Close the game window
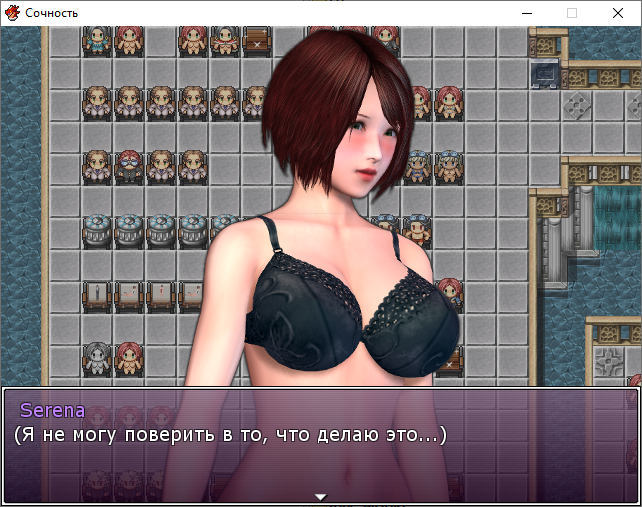The width and height of the screenshot is (642, 507). (x=618, y=13)
